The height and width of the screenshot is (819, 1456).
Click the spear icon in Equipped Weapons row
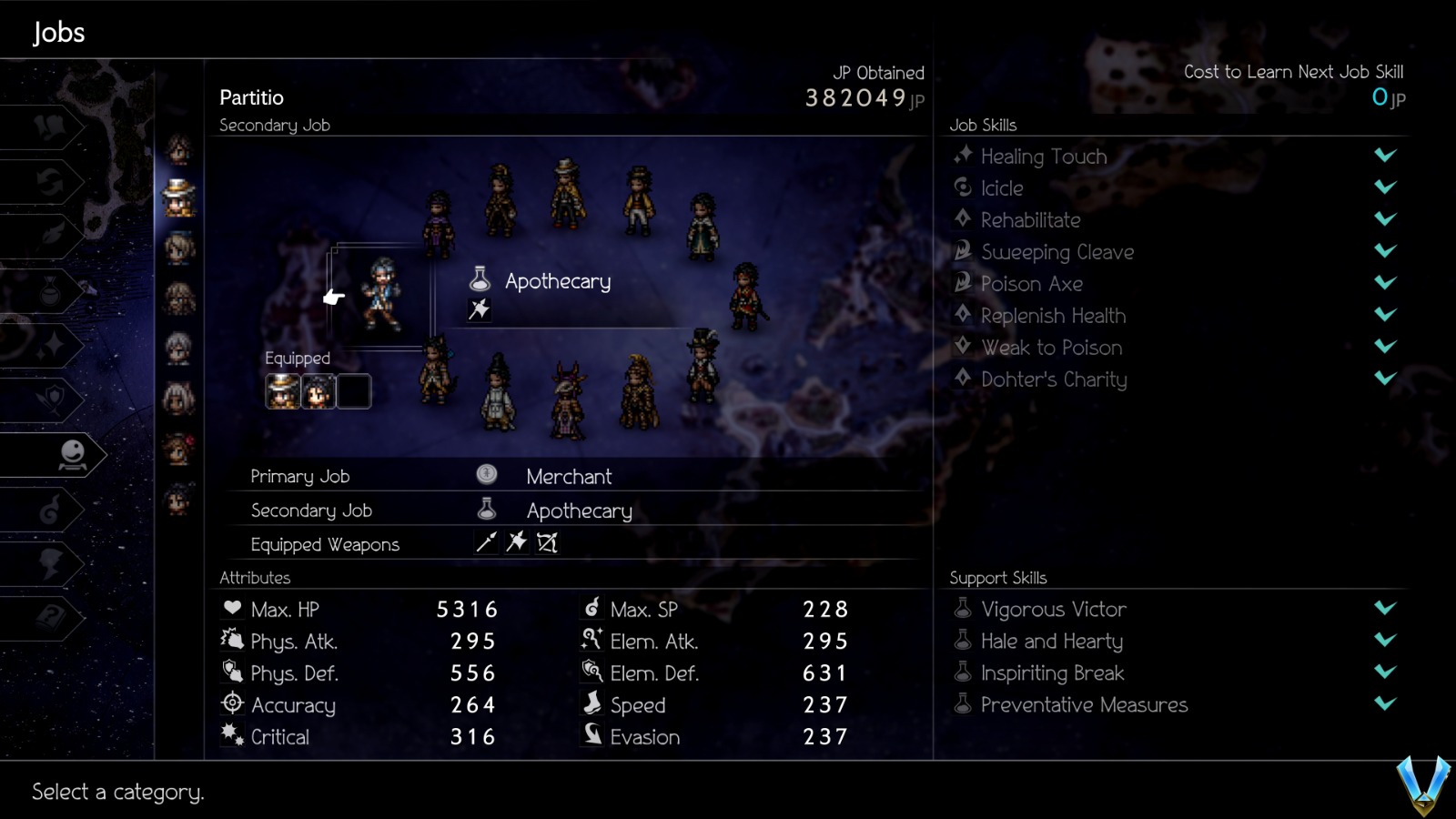click(486, 542)
